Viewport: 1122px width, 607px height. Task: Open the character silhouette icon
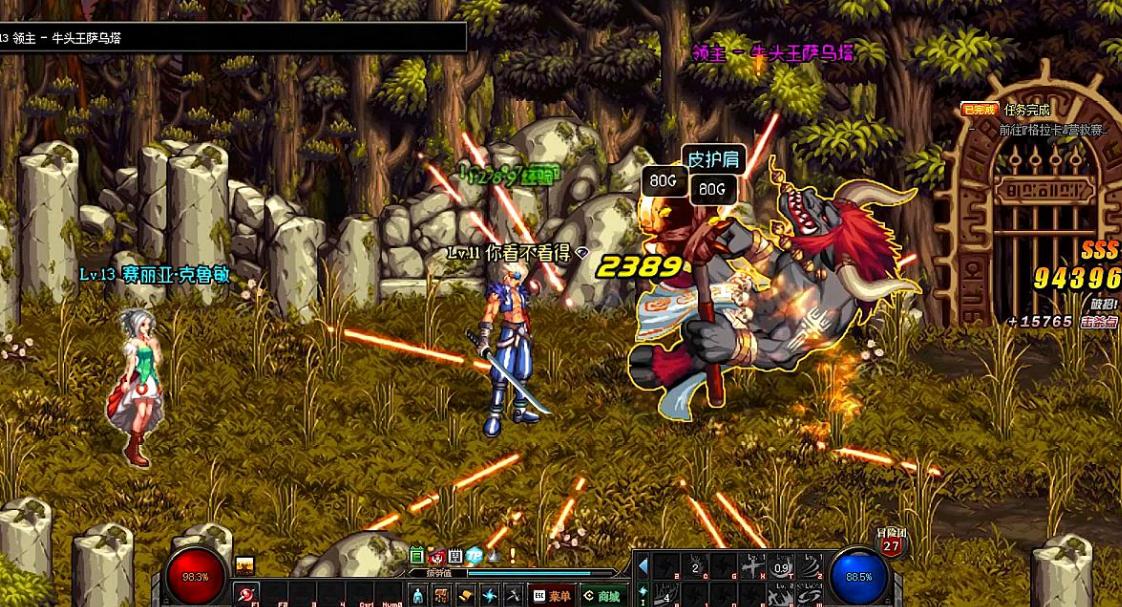[418, 596]
